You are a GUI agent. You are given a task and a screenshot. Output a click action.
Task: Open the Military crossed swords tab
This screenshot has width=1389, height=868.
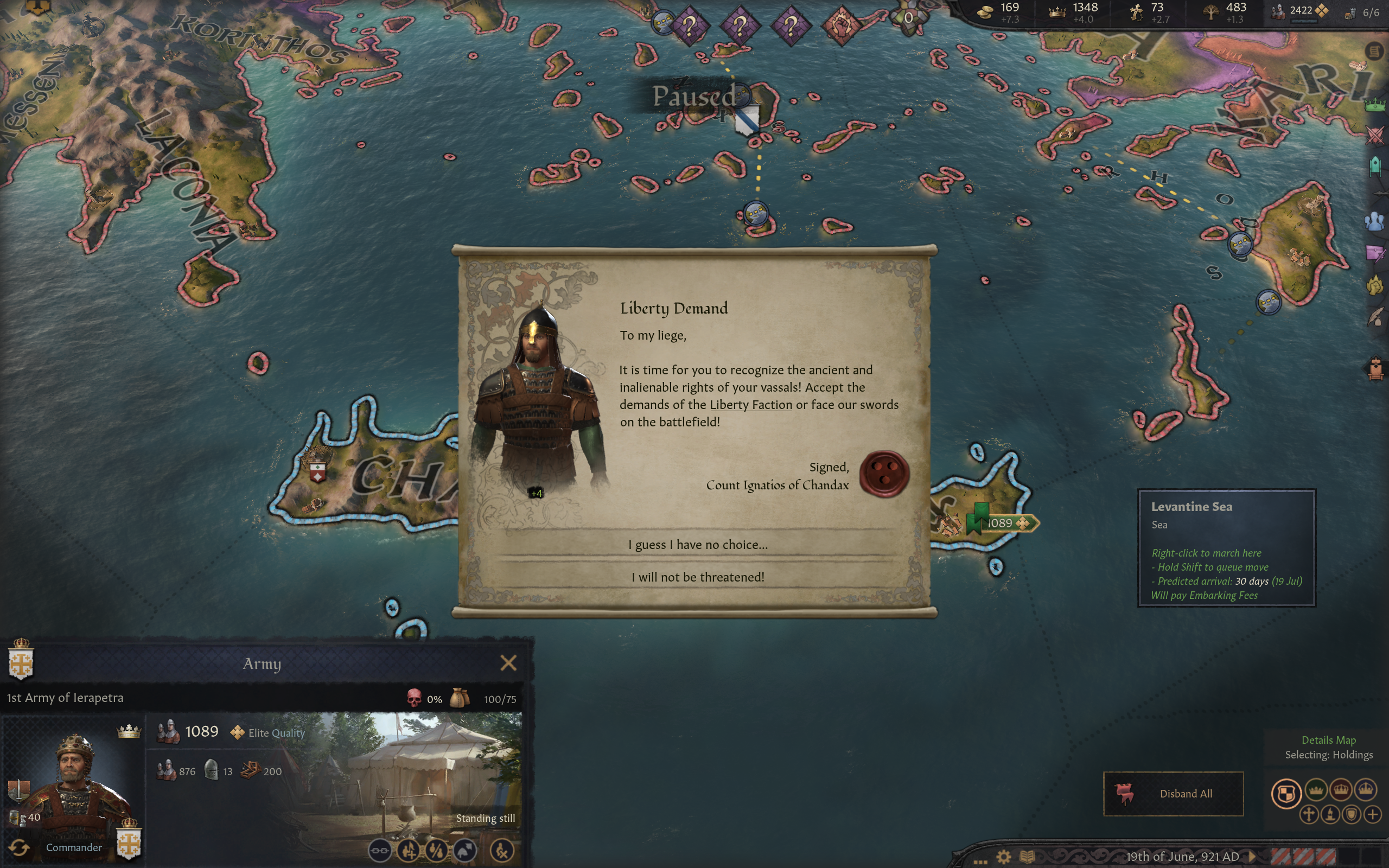click(1375, 136)
